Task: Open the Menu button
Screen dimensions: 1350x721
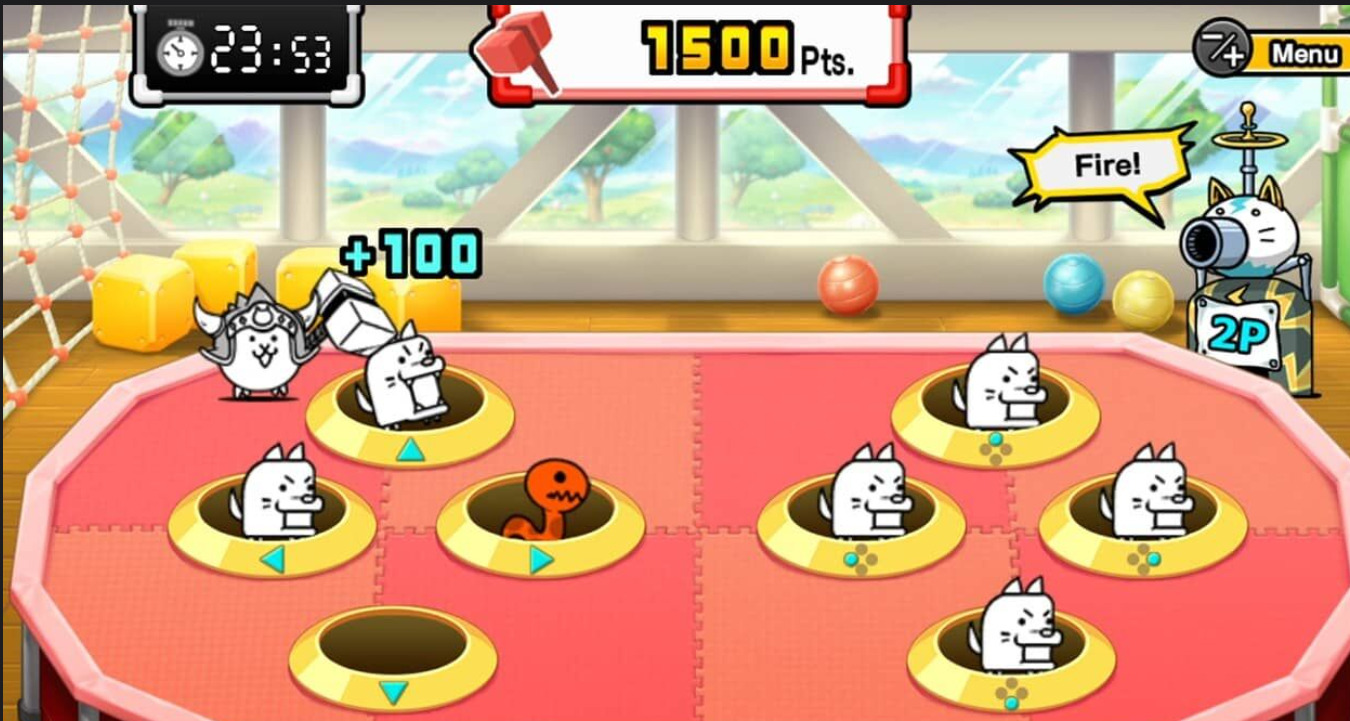Action: coord(1302,53)
